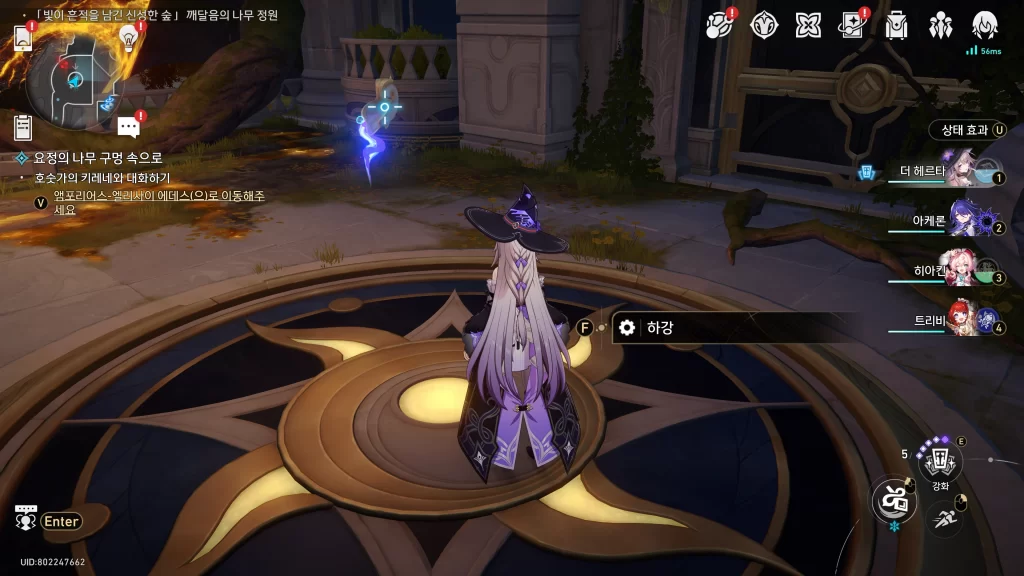This screenshot has height=576, width=1024.
Task: Open the team lineup icon
Action: click(x=941, y=25)
